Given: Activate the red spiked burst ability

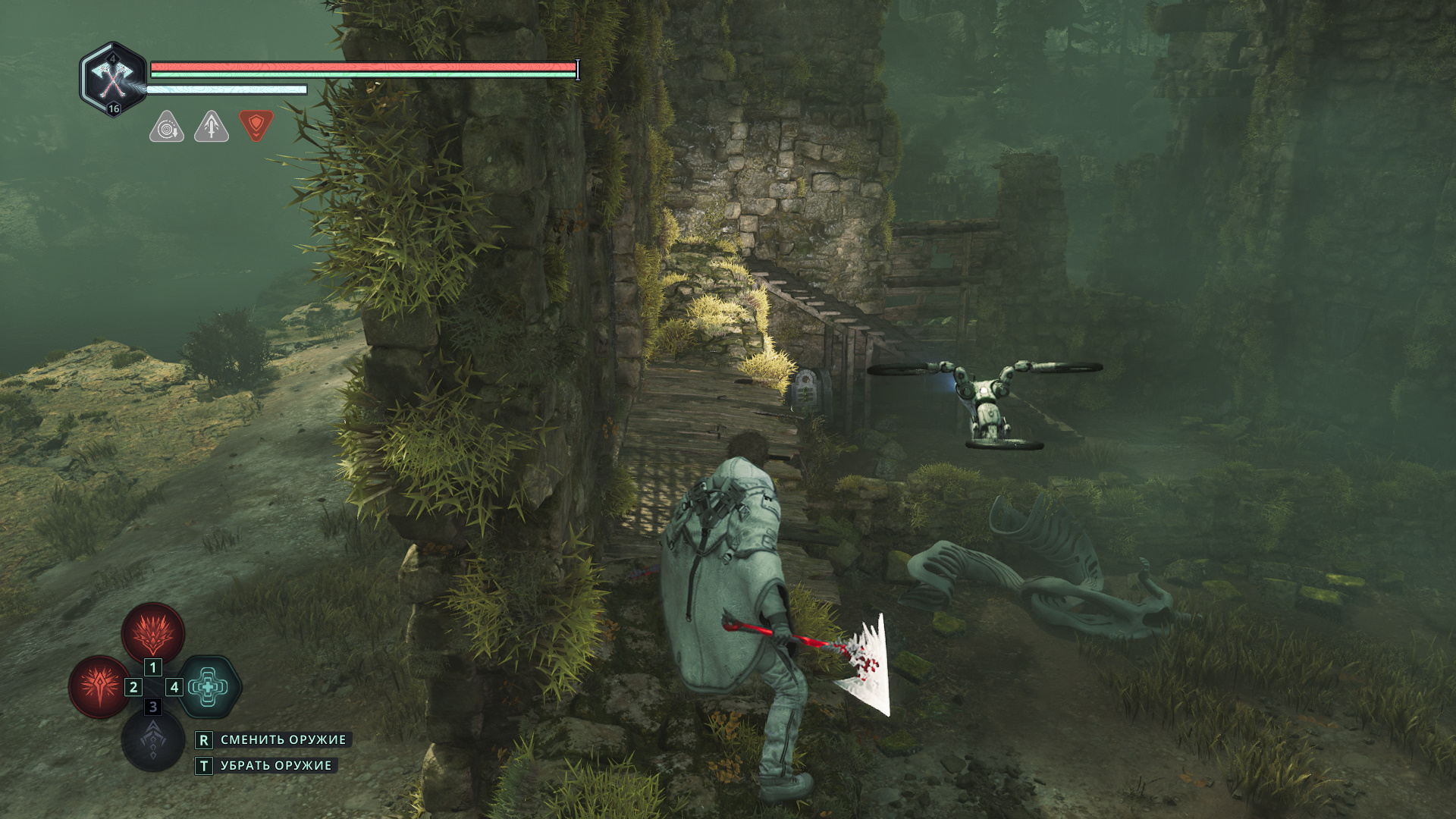Looking at the screenshot, I should (99, 686).
